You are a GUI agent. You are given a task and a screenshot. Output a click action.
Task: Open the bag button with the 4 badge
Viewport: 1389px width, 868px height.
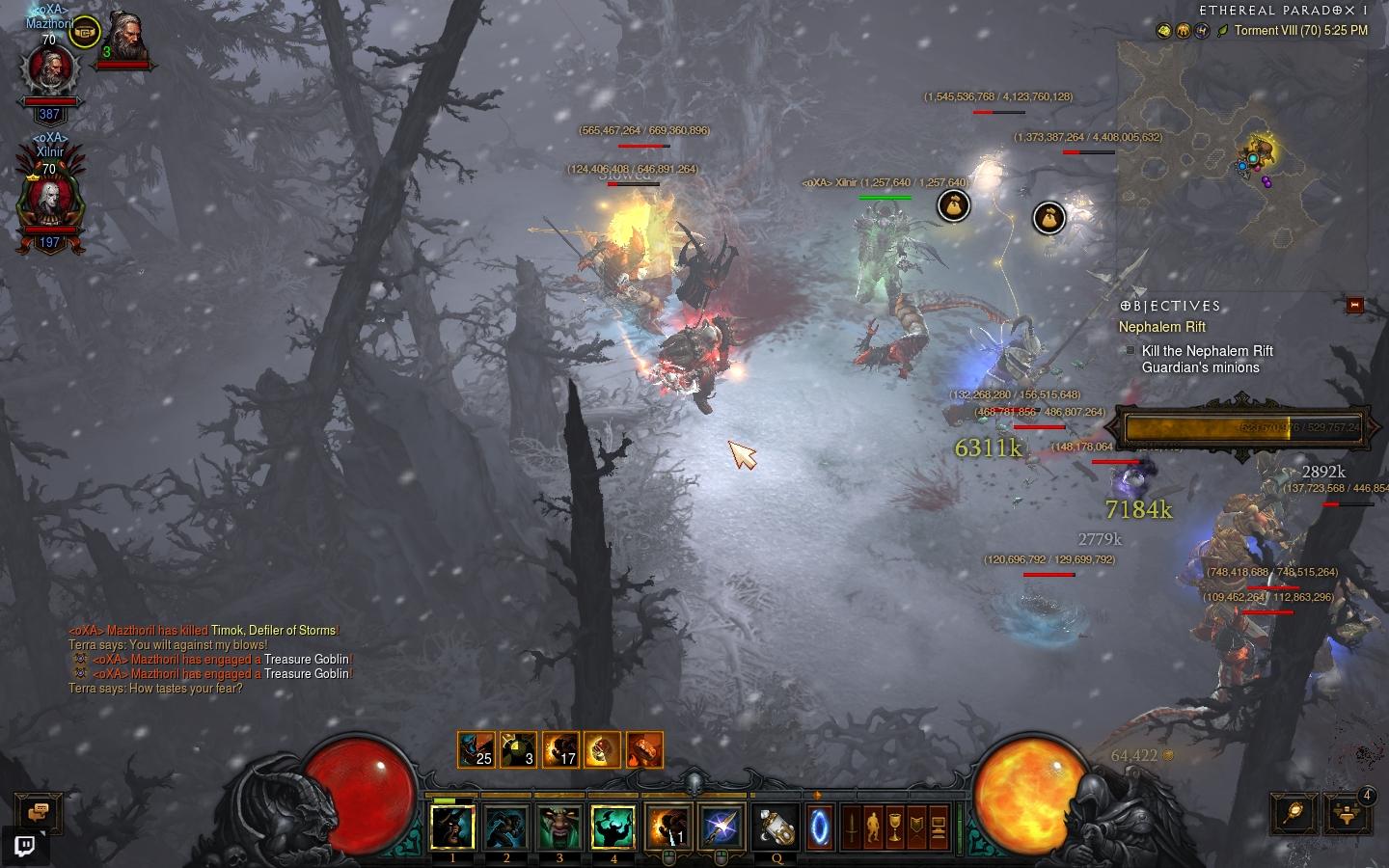coord(1347,812)
